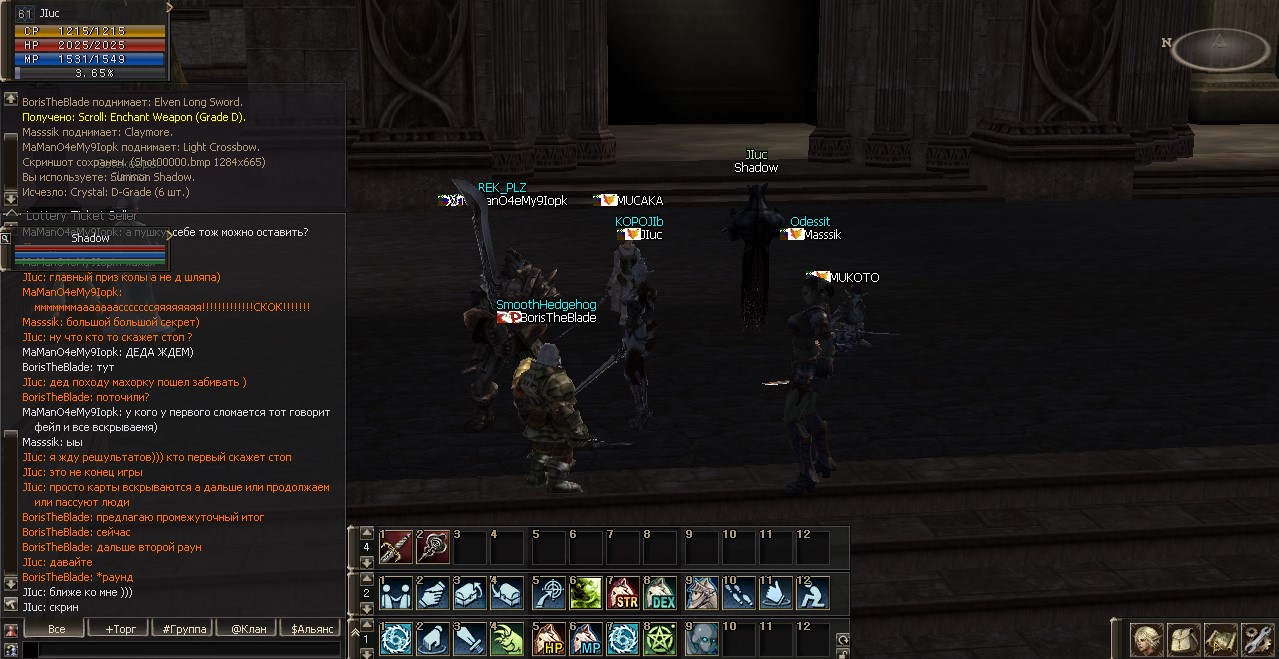This screenshot has width=1279, height=659.
Task: Select the #Группа party chat tab
Action: tap(184, 629)
